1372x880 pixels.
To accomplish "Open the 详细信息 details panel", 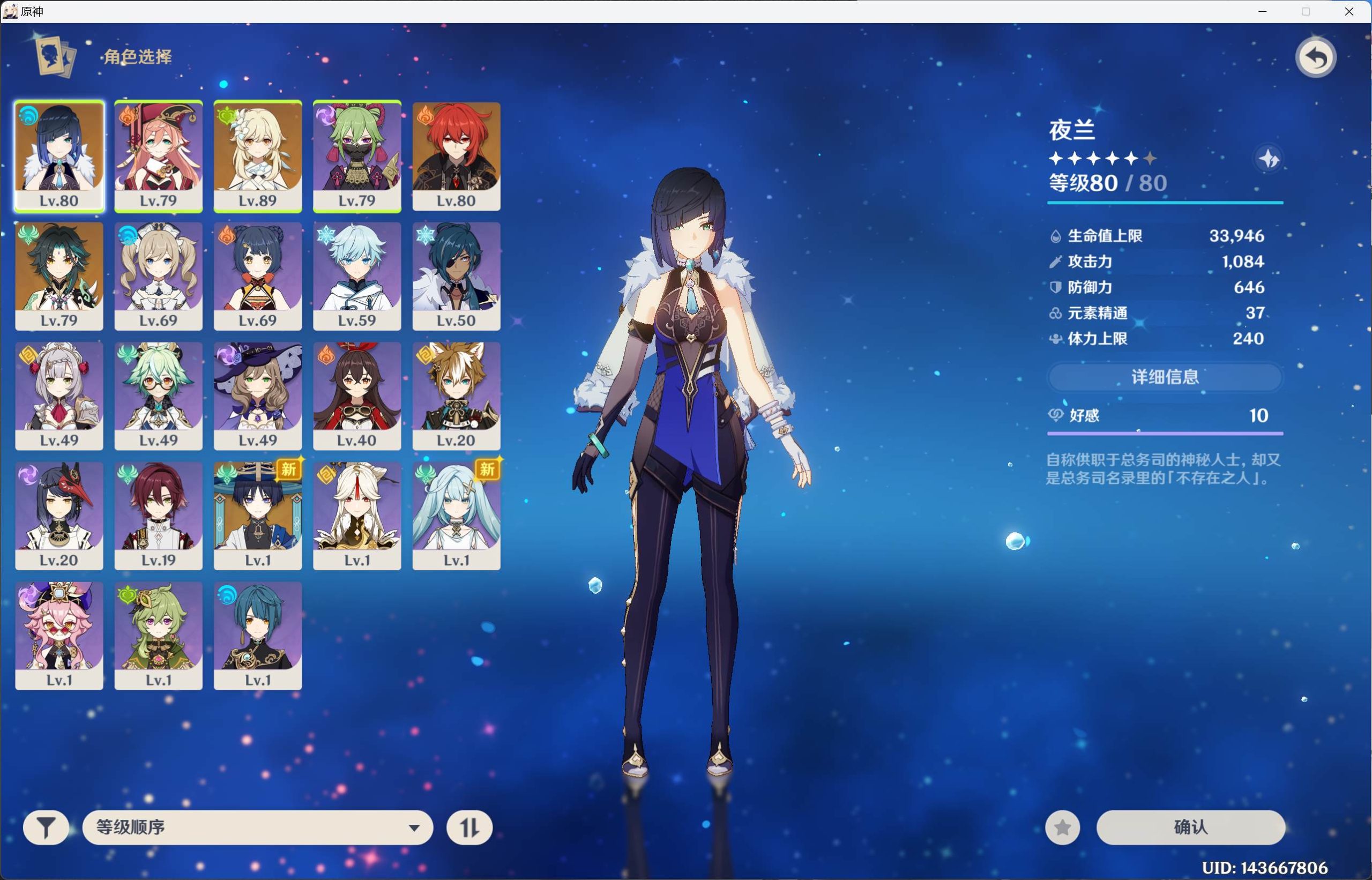I will [x=1165, y=377].
